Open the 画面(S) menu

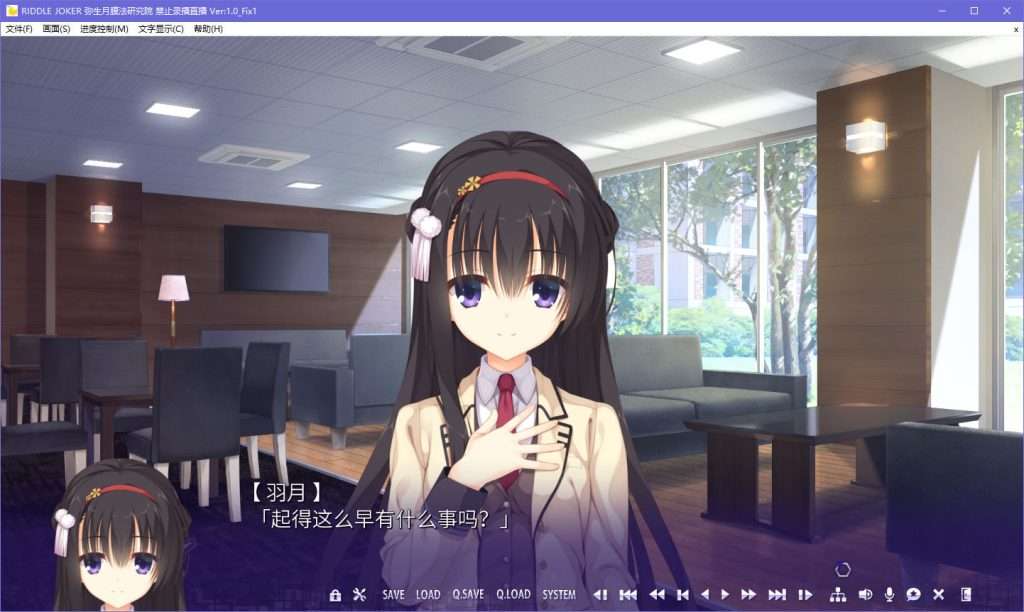pos(56,29)
